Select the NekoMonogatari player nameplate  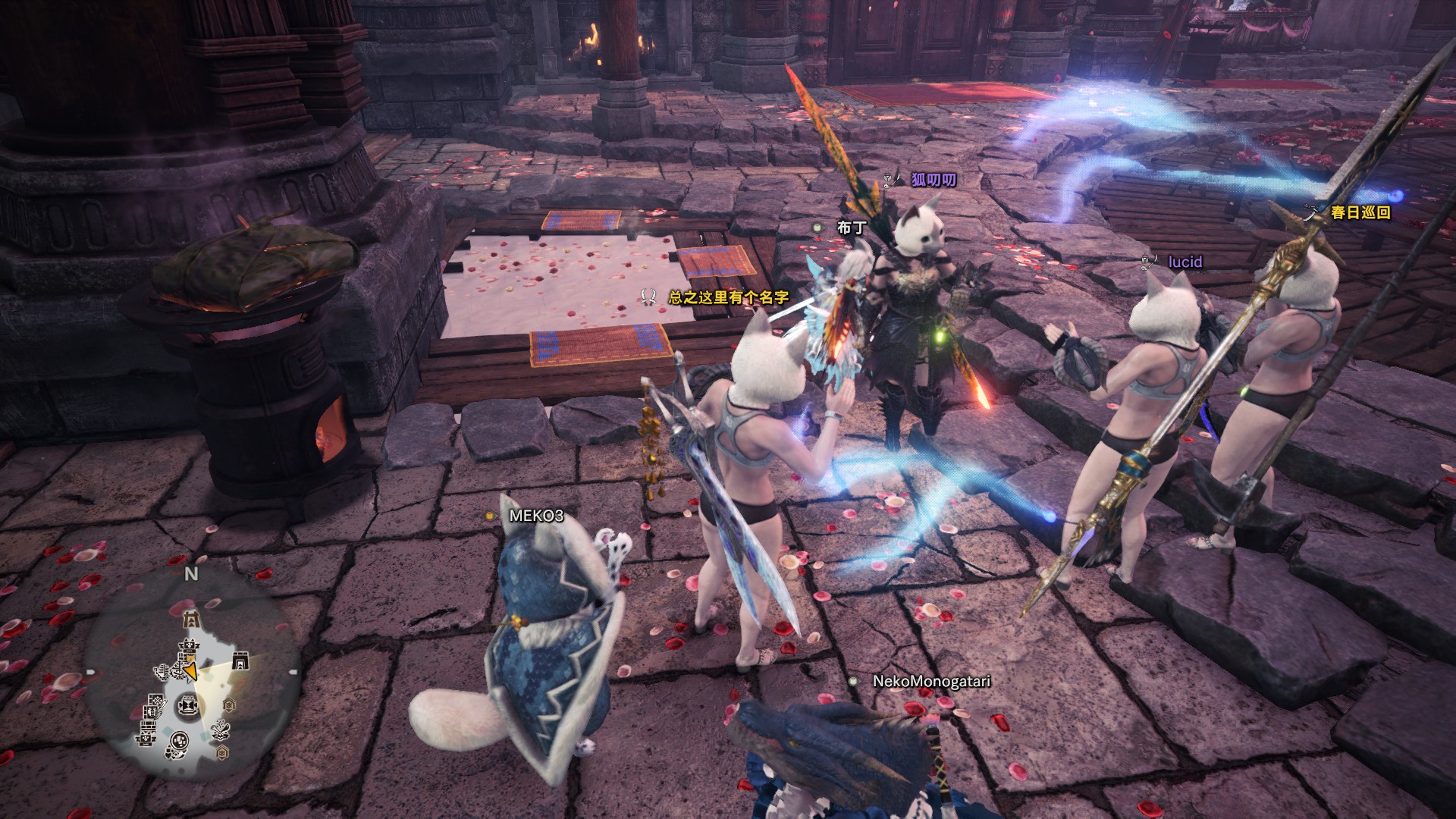coord(931,681)
